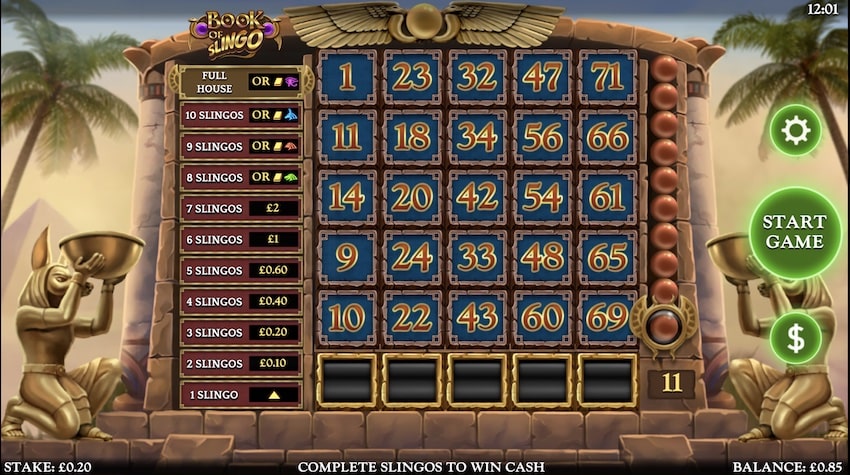This screenshot has height=475, width=850.
Task: Mark the number 32 tile
Action: pyautogui.click(x=477, y=76)
